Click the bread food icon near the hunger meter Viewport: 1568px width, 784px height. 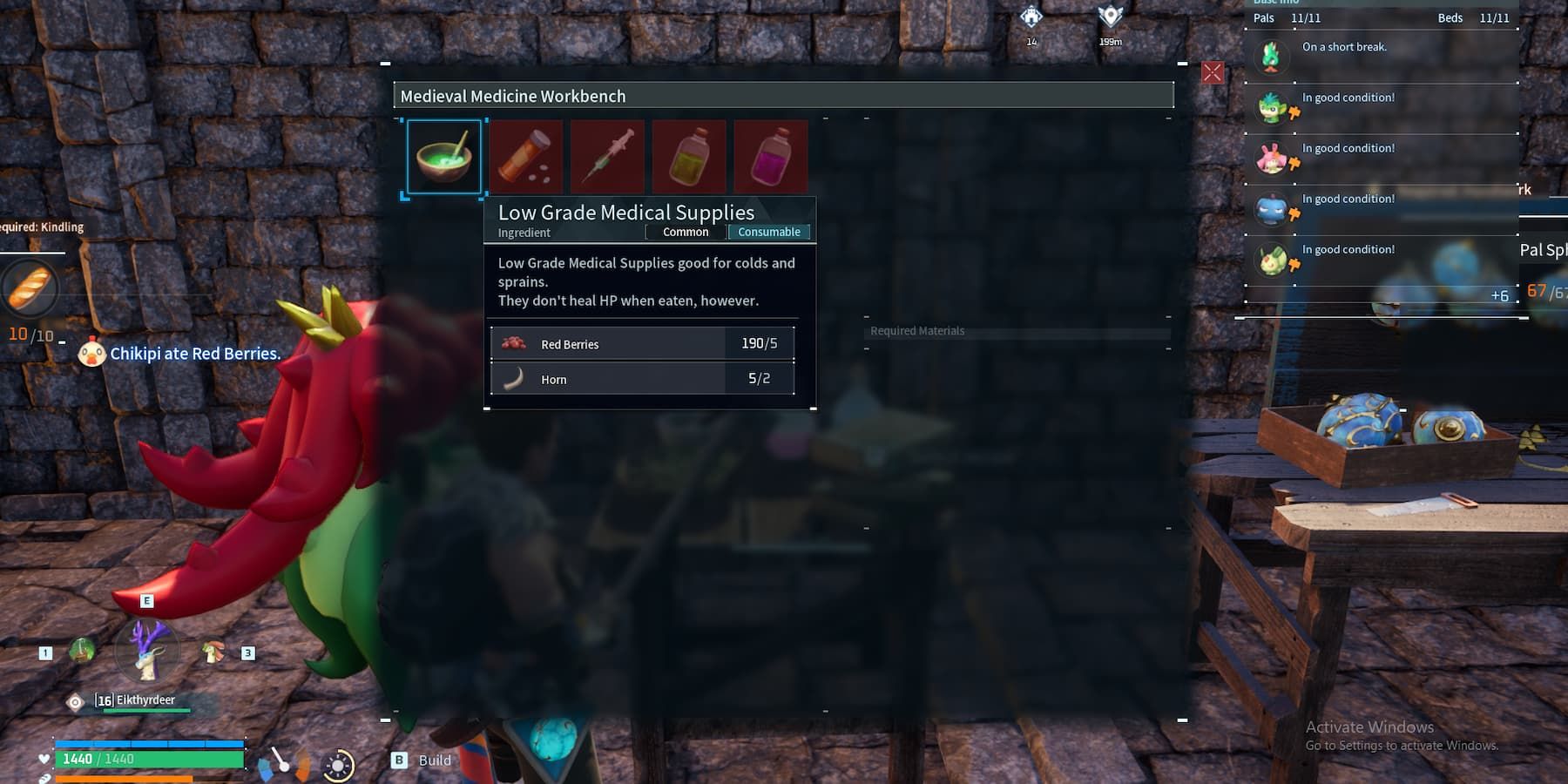click(29, 287)
